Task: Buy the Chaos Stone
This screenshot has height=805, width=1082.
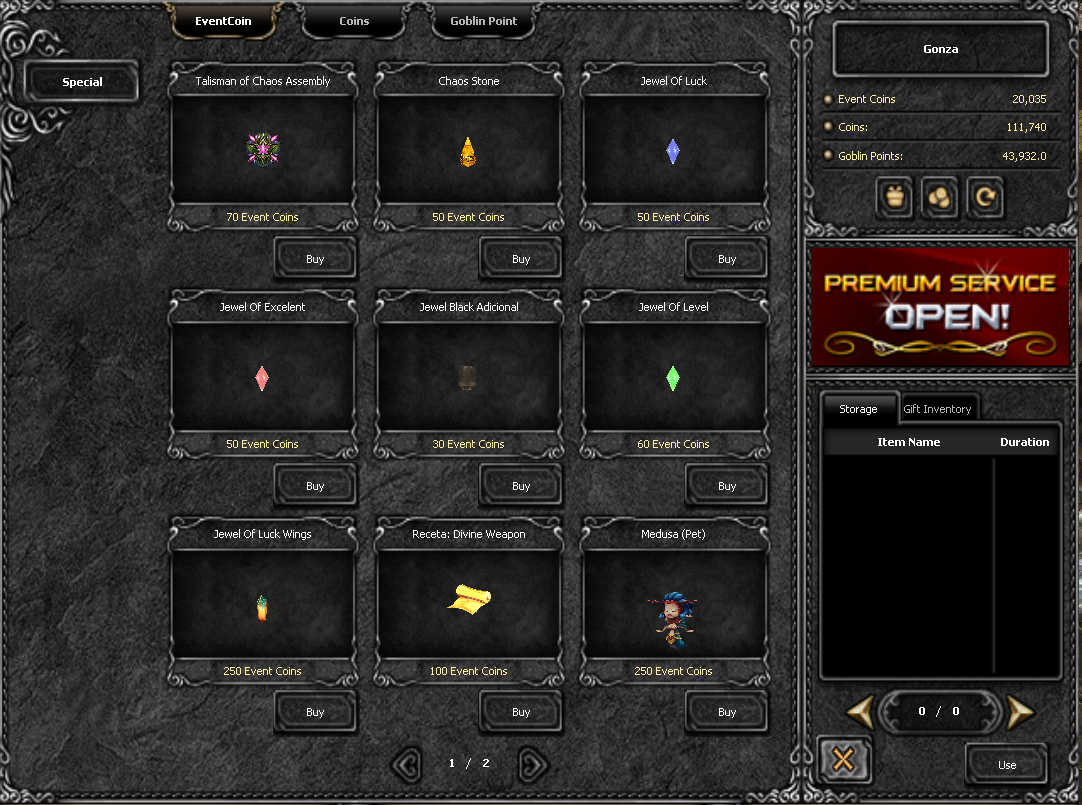Action: (521, 258)
